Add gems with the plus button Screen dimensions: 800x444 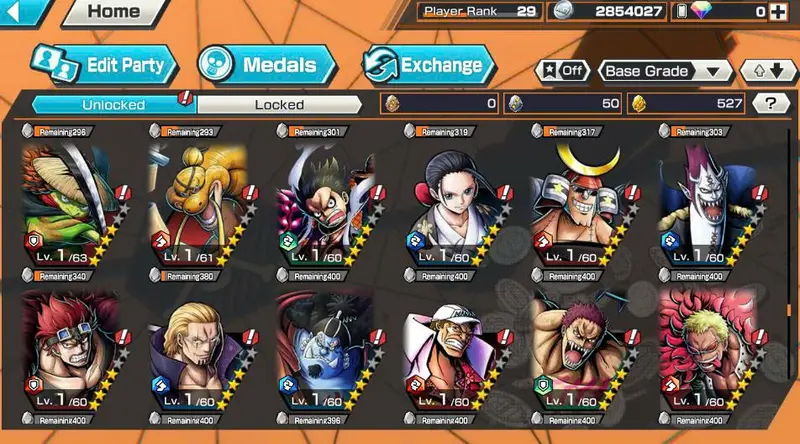coord(787,12)
